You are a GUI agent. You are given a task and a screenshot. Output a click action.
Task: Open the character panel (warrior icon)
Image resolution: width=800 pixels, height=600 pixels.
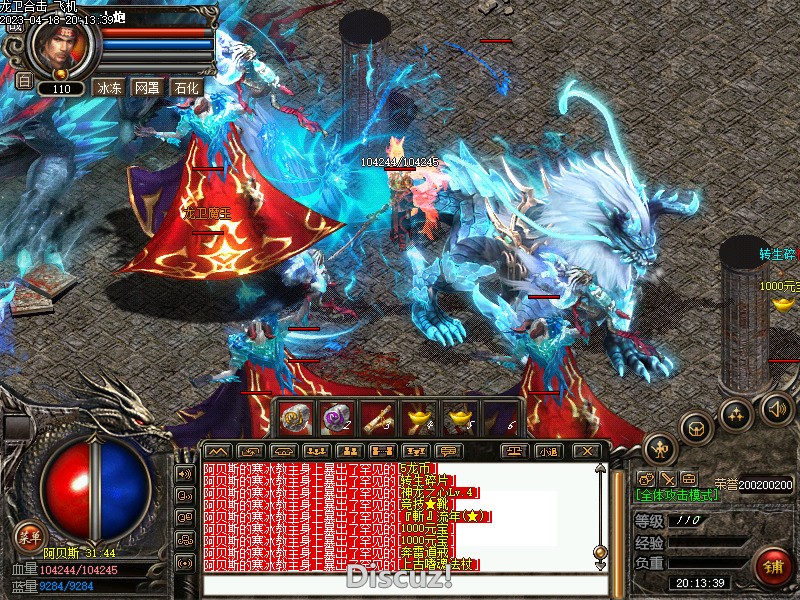[x=660, y=449]
